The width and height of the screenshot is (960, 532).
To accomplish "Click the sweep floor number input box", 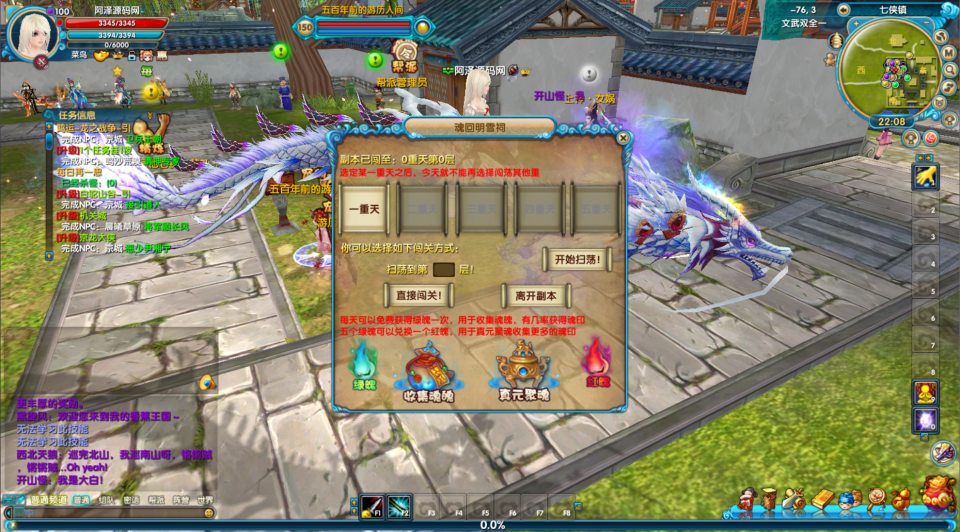I will coord(444,269).
